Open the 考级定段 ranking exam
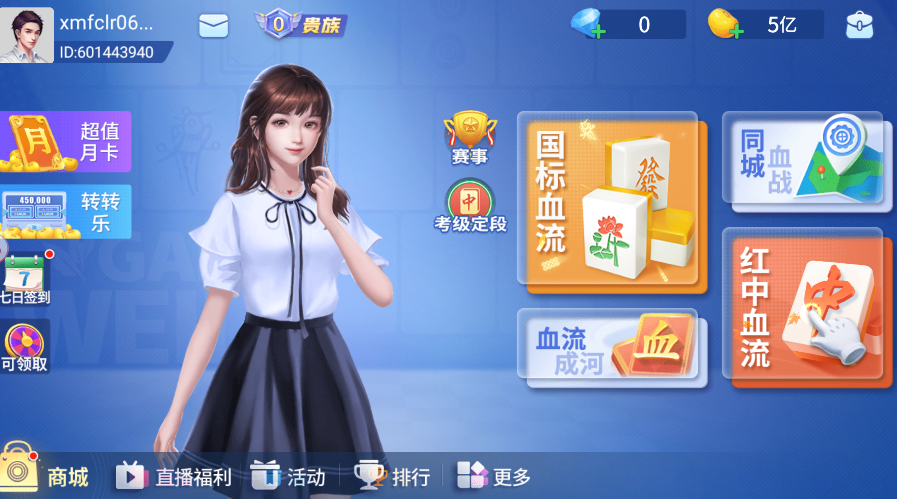The image size is (897, 499). click(470, 207)
